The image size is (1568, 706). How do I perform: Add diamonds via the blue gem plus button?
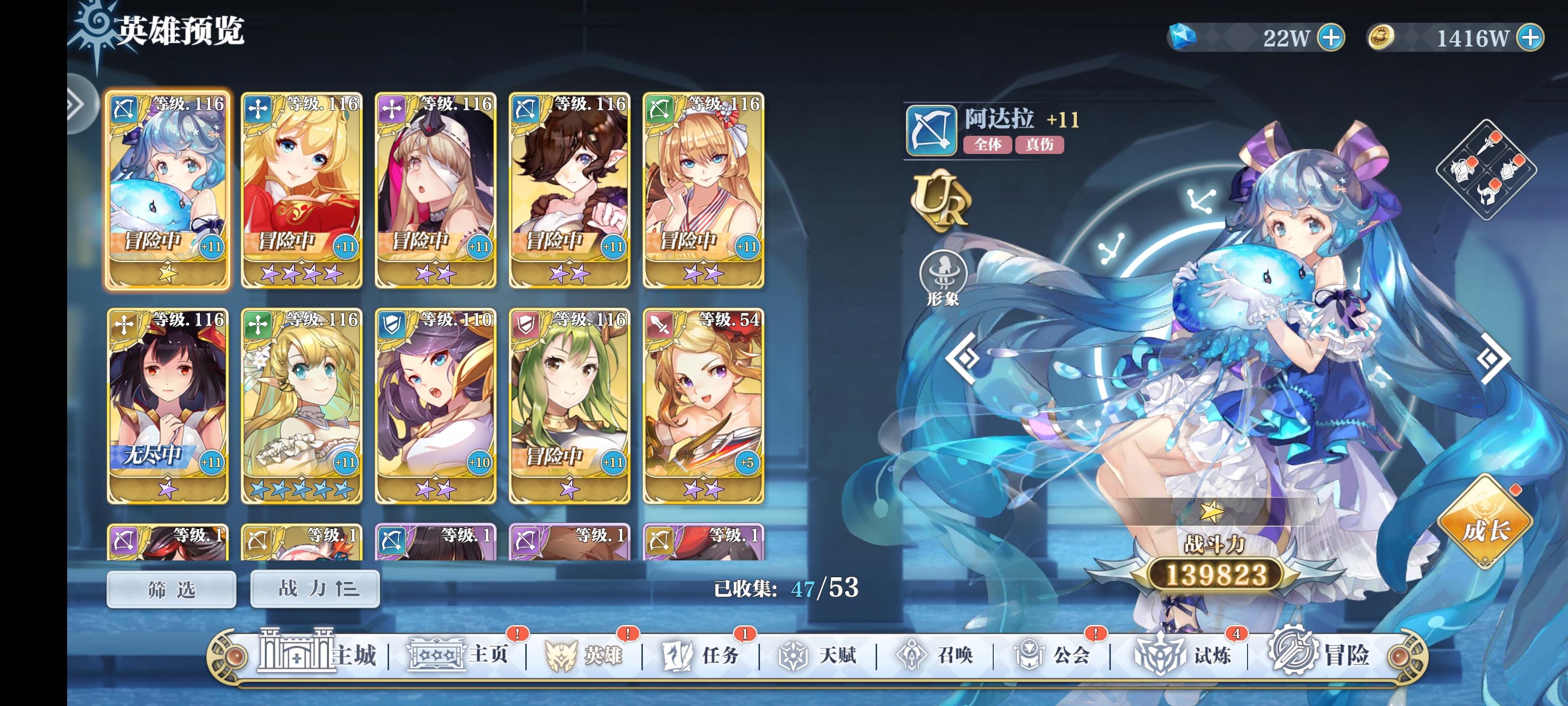tap(1333, 38)
